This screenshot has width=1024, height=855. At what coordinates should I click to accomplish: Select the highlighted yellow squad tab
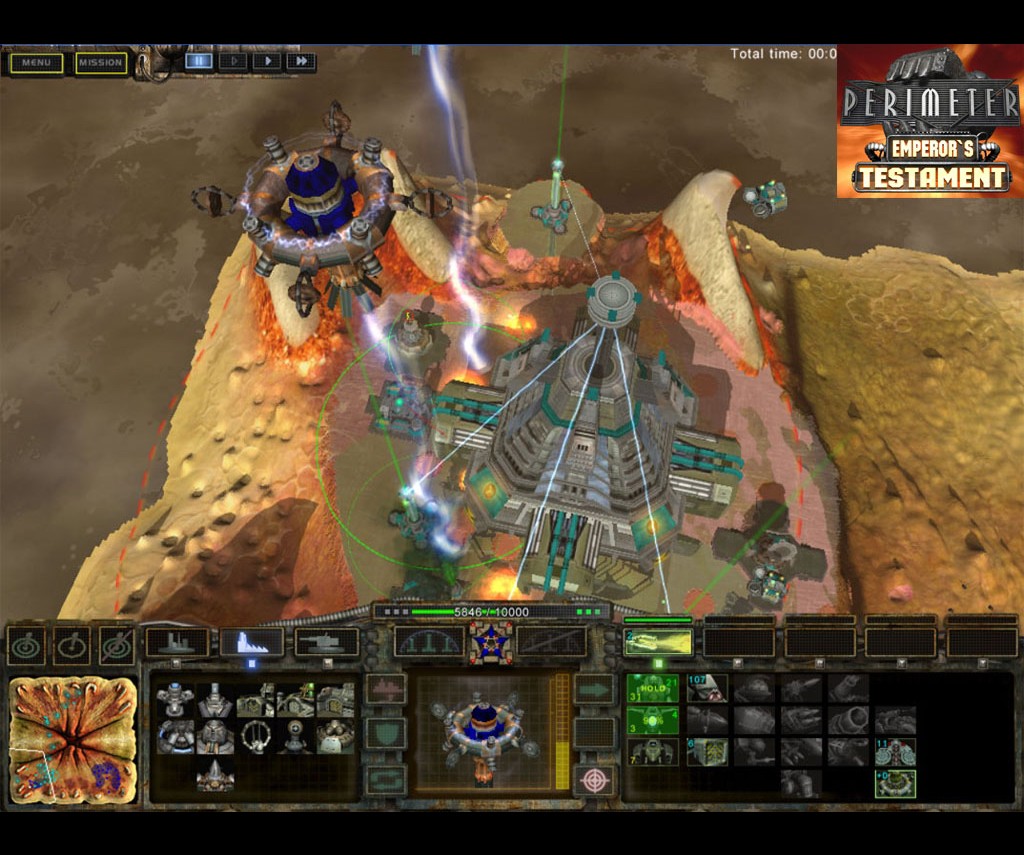(x=658, y=642)
